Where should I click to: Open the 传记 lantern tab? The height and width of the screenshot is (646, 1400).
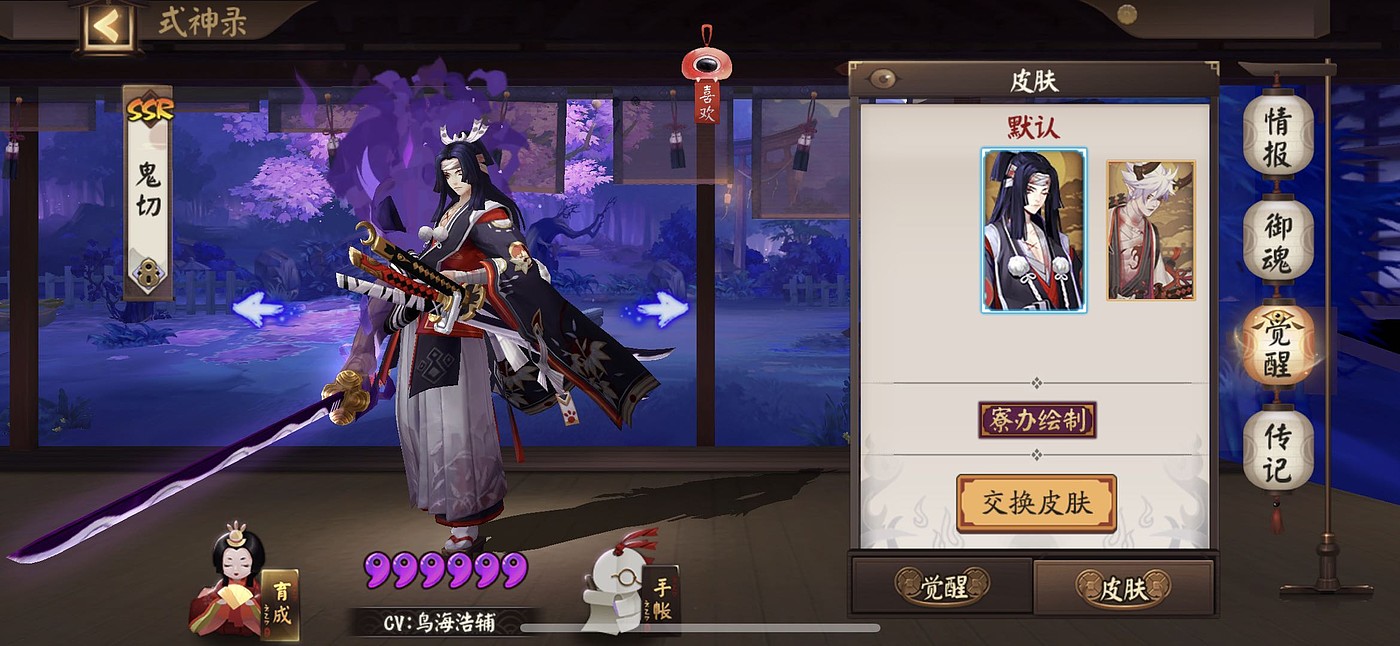(x=1277, y=452)
